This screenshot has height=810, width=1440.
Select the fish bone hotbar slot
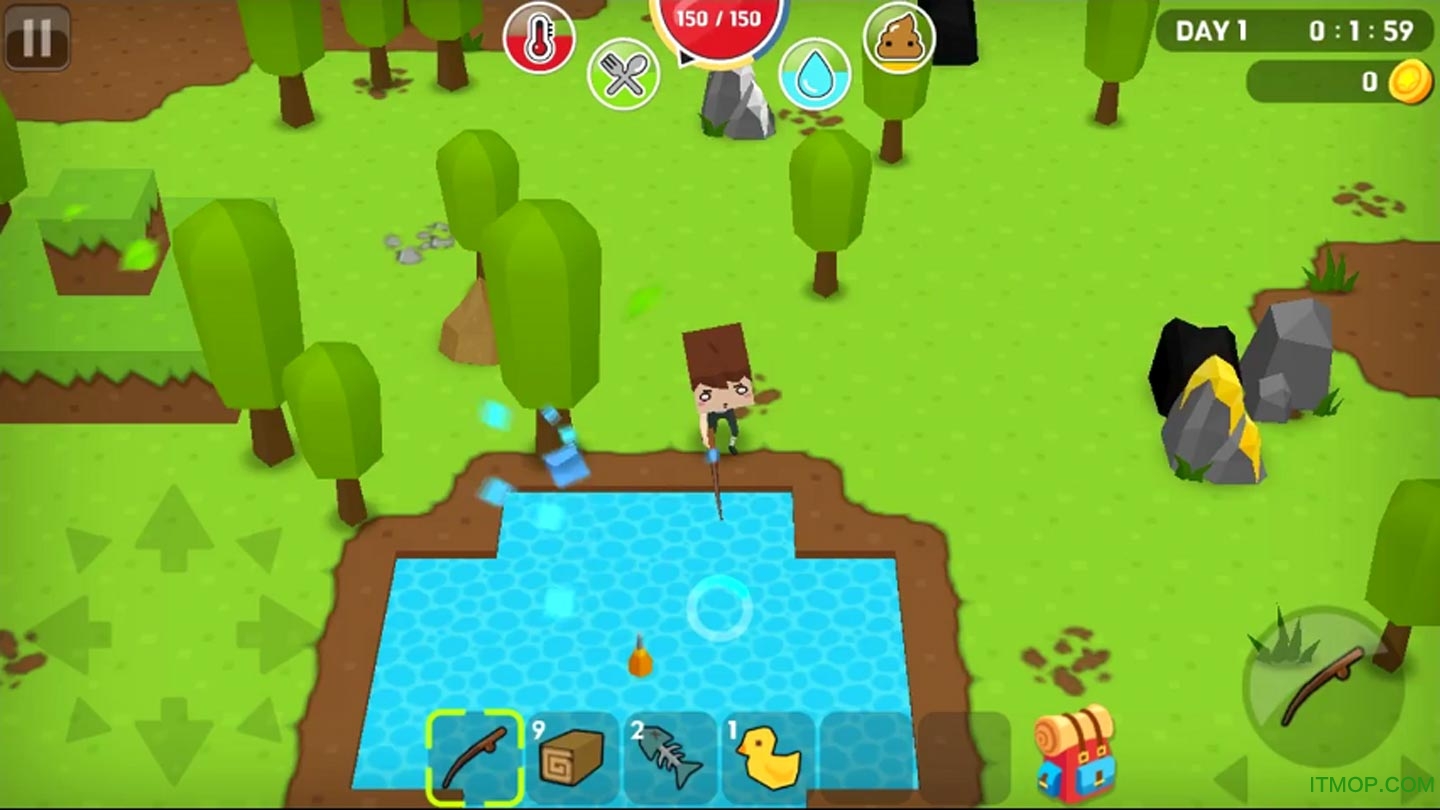pyautogui.click(x=669, y=758)
